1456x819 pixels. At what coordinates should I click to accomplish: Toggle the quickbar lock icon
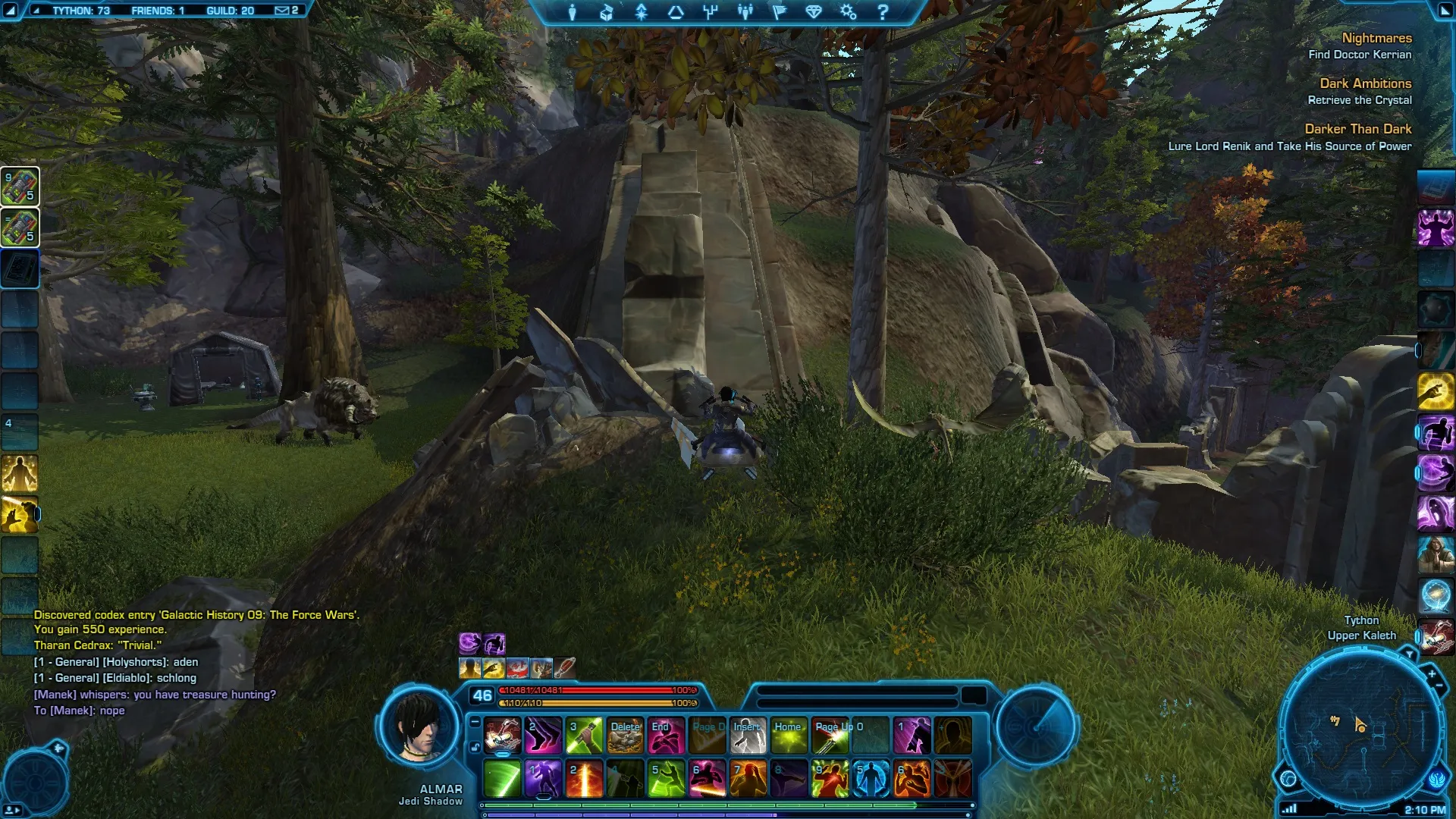(x=475, y=748)
